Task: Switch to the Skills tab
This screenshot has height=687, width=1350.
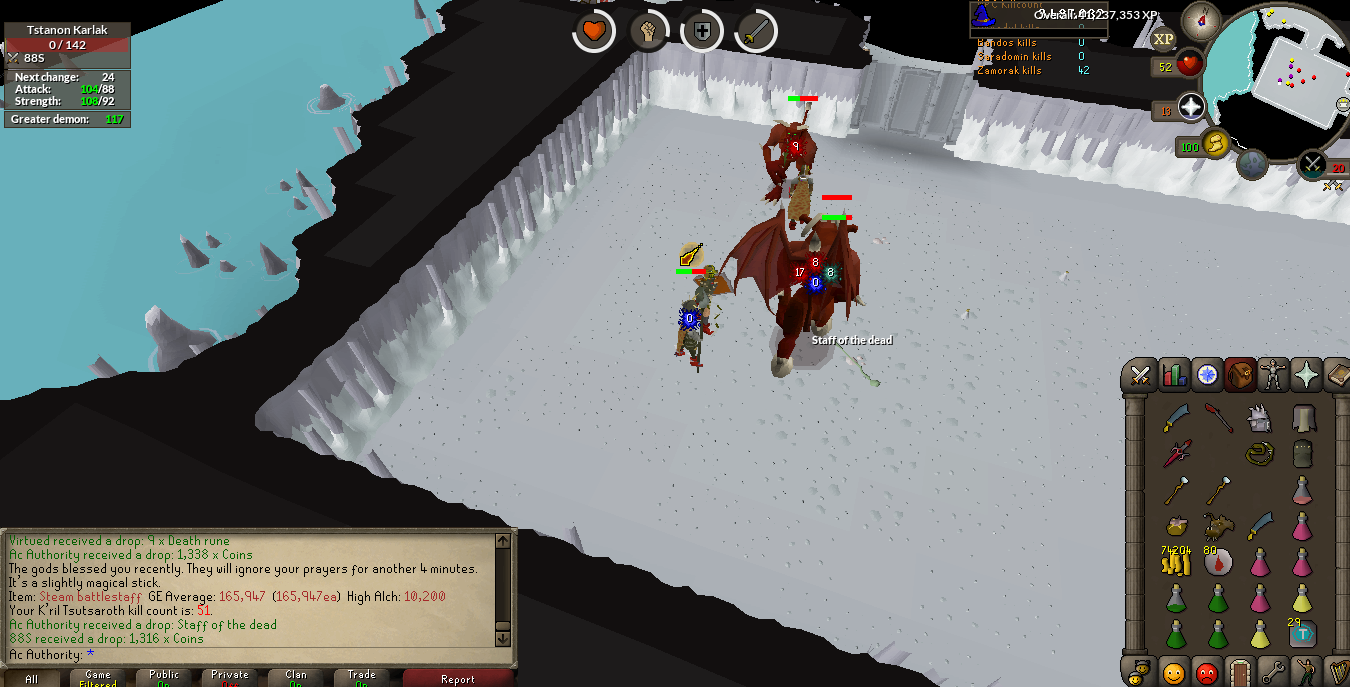Action: point(1173,375)
